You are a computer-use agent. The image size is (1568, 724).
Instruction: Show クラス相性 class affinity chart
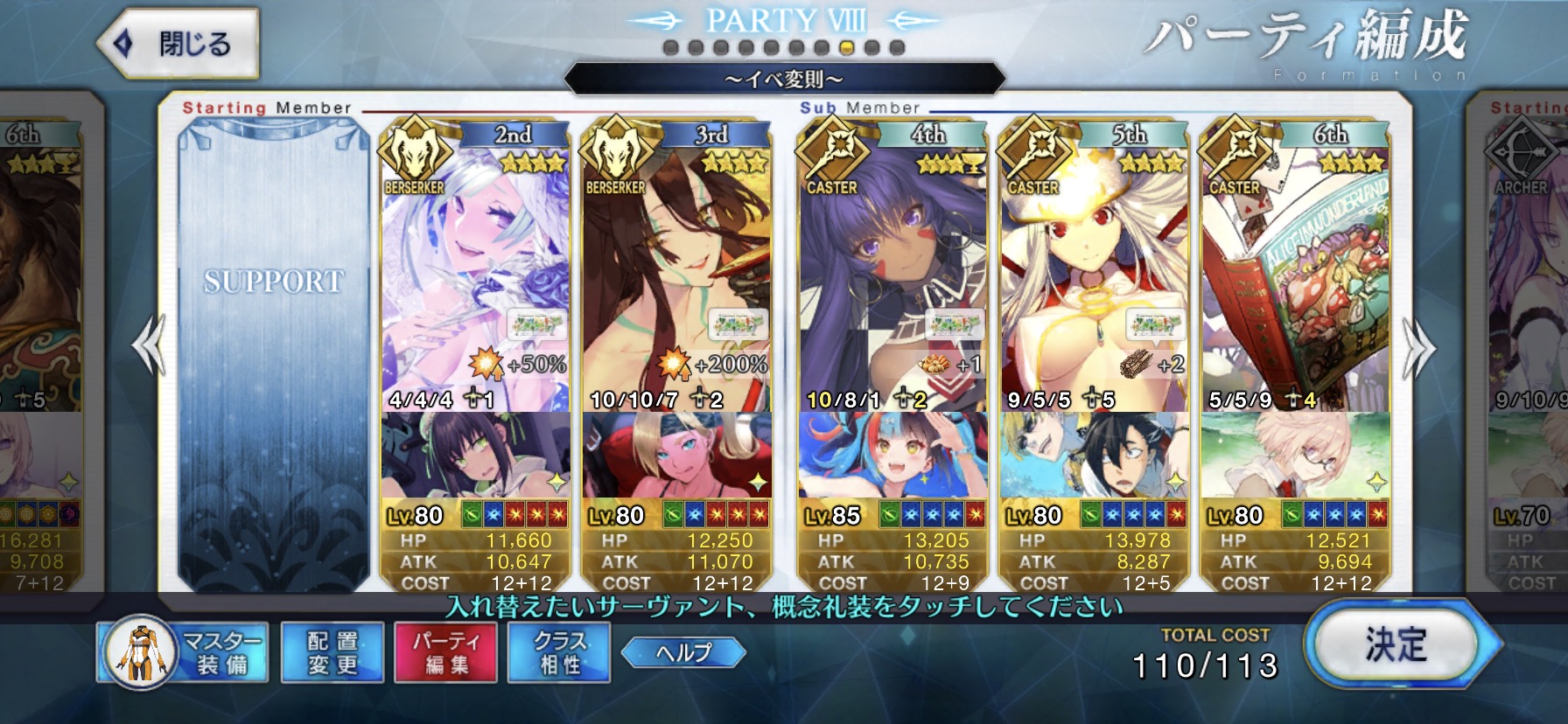coord(559,653)
